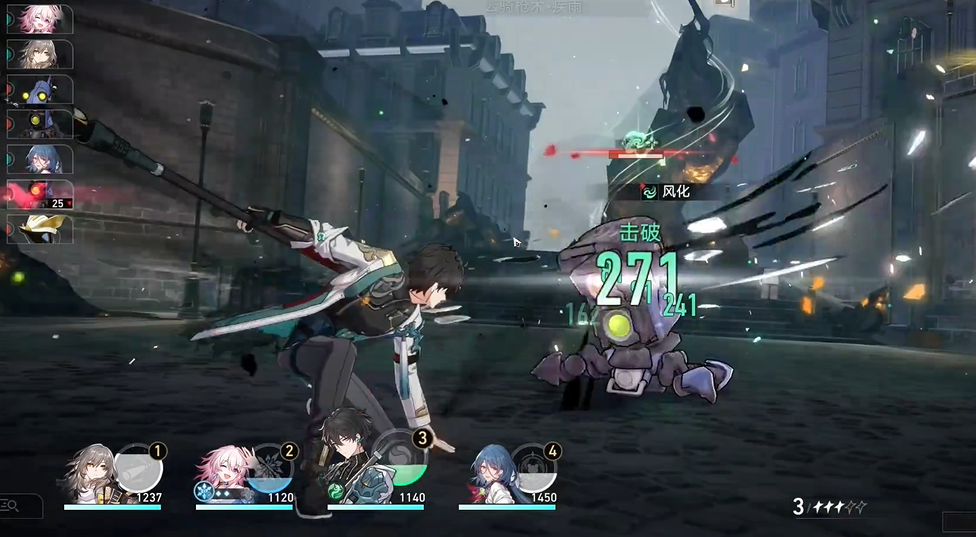The width and height of the screenshot is (976, 537).
Task: Click the white-and-gold portrait in the turn order
Action: 40,228
